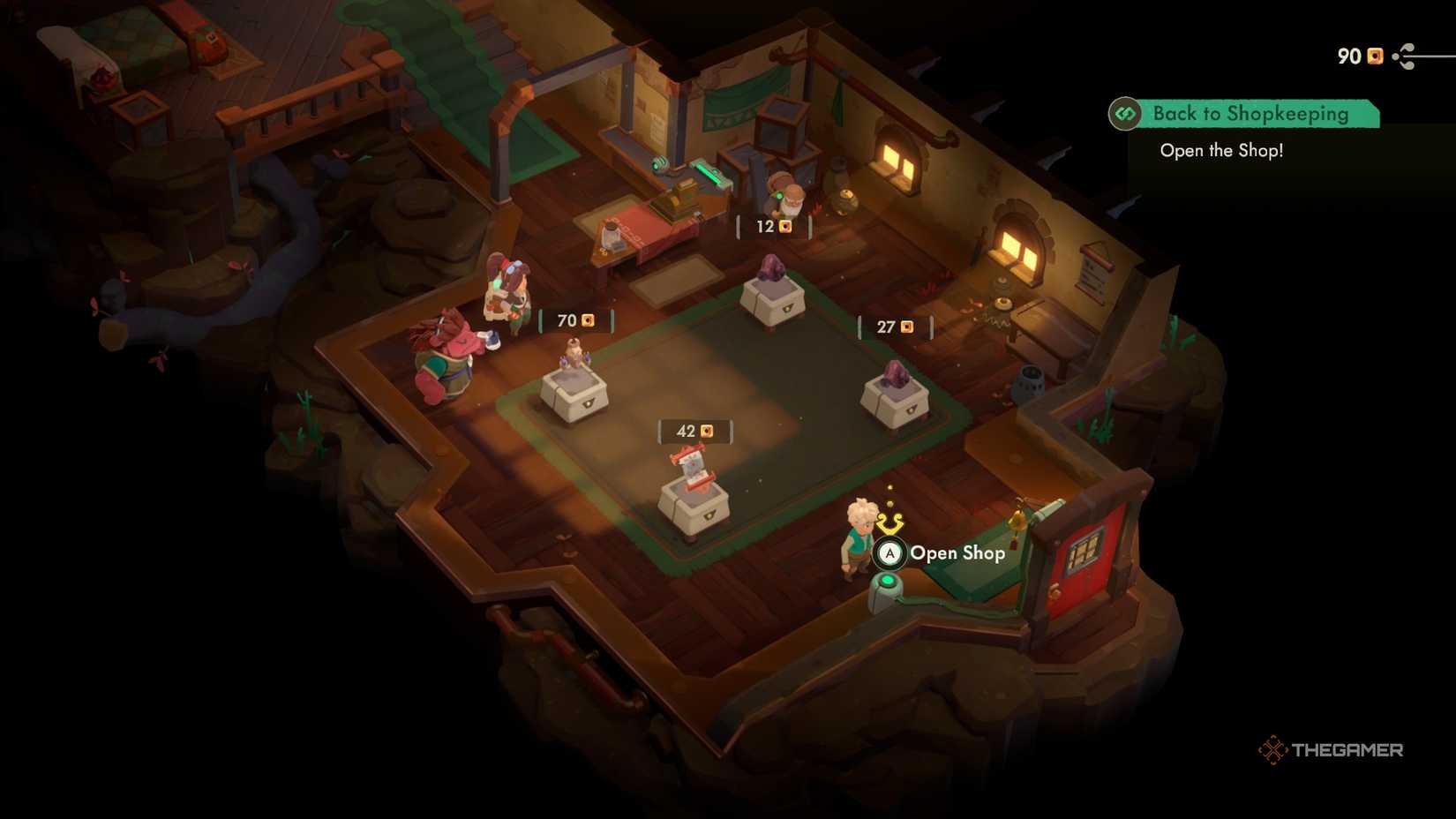
Task: Expand the Back to Shopkeeping quest tracker
Action: coord(1250,113)
